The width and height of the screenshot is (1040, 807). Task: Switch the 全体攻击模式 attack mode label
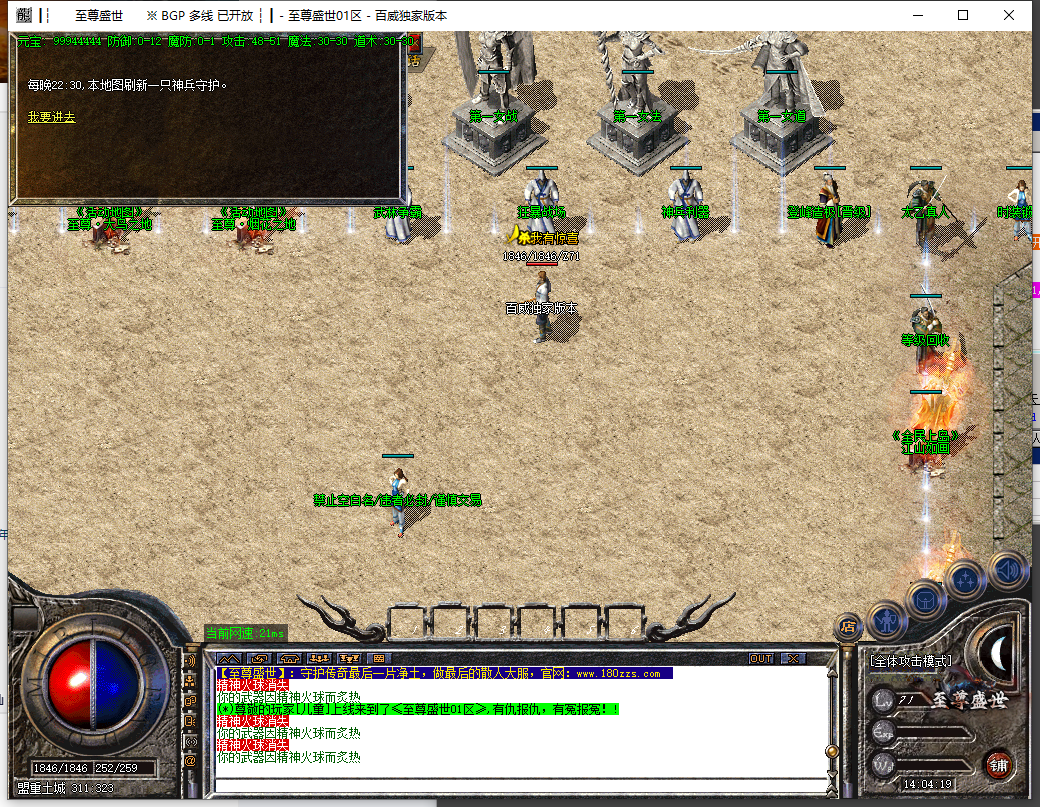click(909, 662)
